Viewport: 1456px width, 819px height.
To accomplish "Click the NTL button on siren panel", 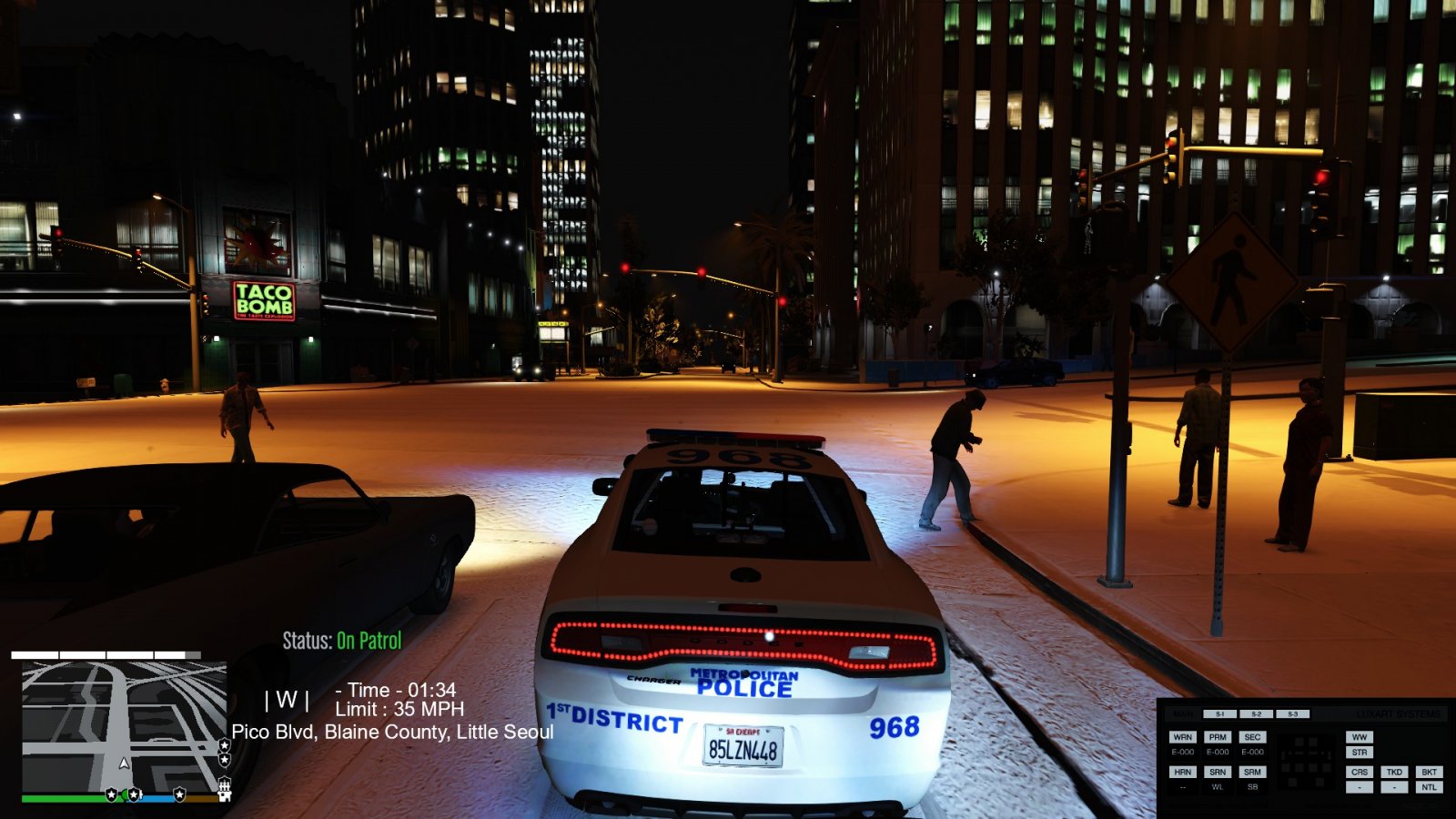I will pos(1429,787).
